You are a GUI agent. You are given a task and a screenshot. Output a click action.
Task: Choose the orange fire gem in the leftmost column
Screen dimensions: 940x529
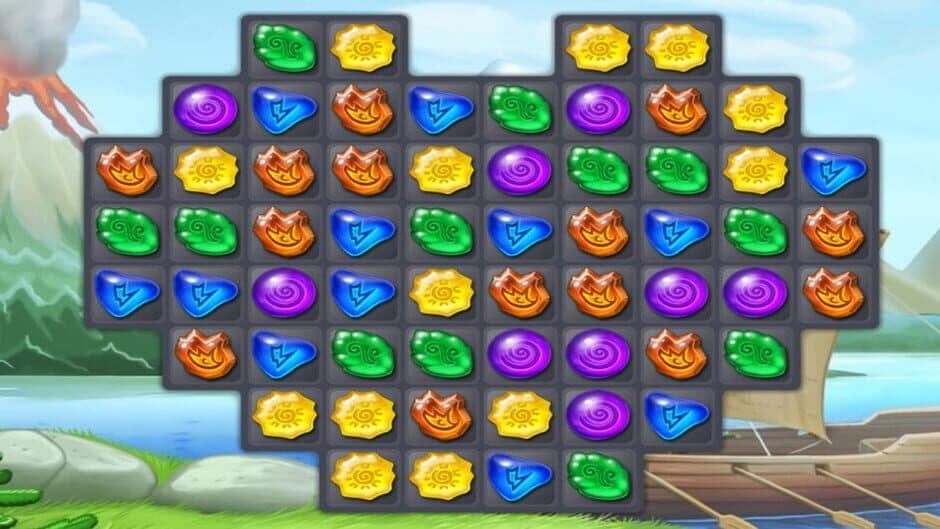pos(127,170)
